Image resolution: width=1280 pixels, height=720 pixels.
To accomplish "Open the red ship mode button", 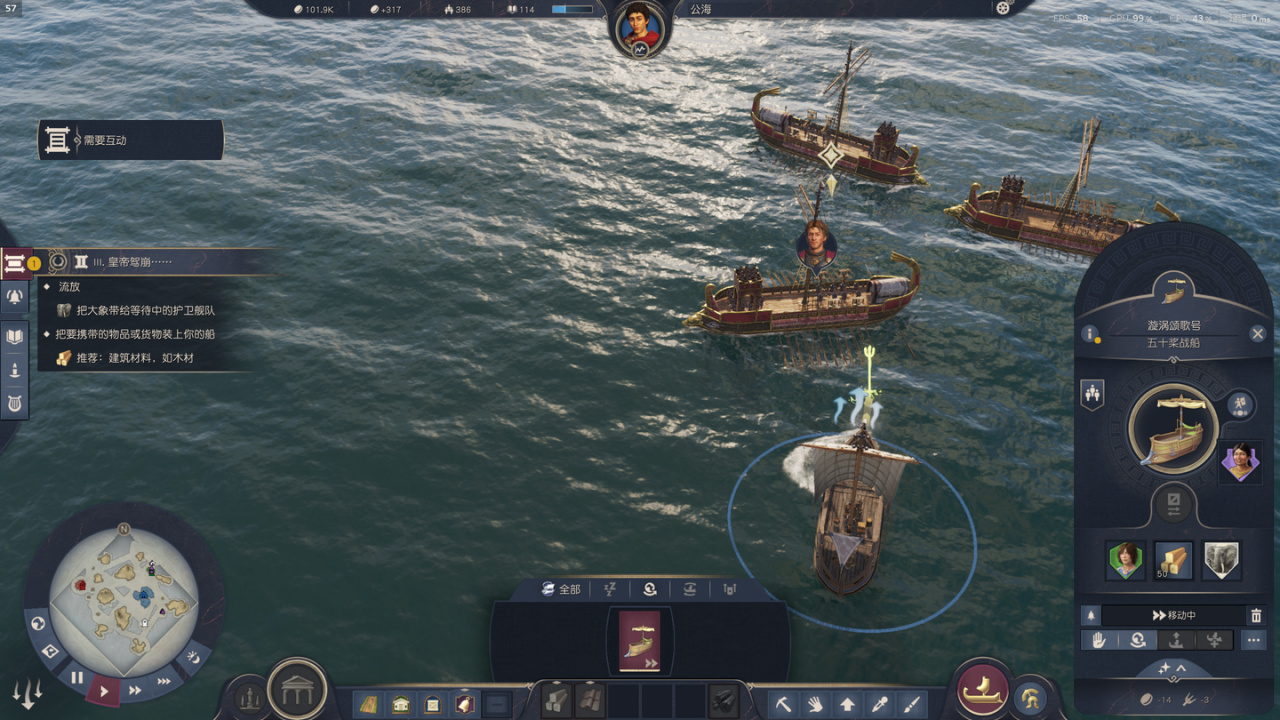I will pyautogui.click(x=983, y=690).
